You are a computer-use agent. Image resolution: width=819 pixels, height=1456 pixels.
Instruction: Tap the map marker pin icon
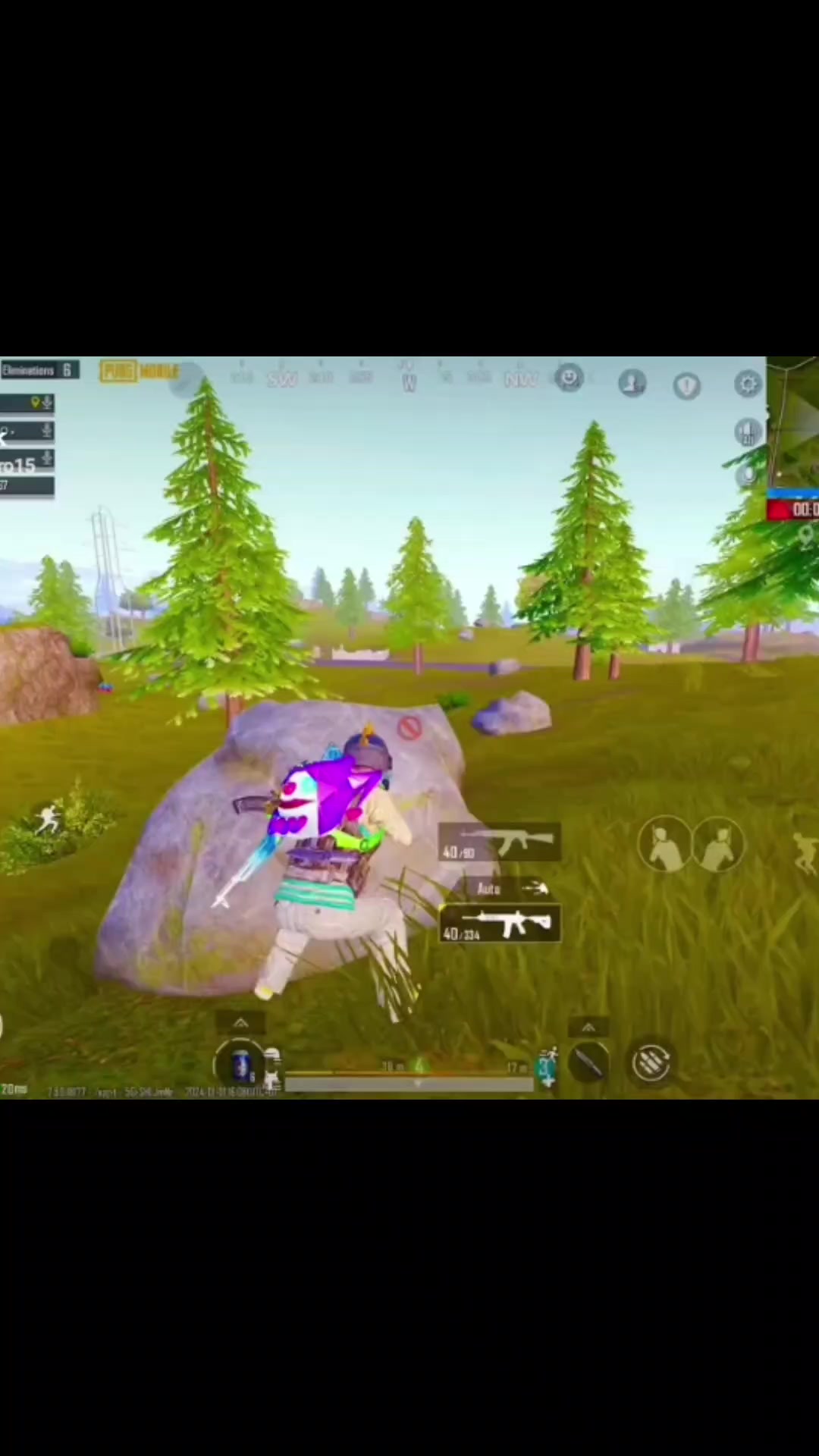805,536
